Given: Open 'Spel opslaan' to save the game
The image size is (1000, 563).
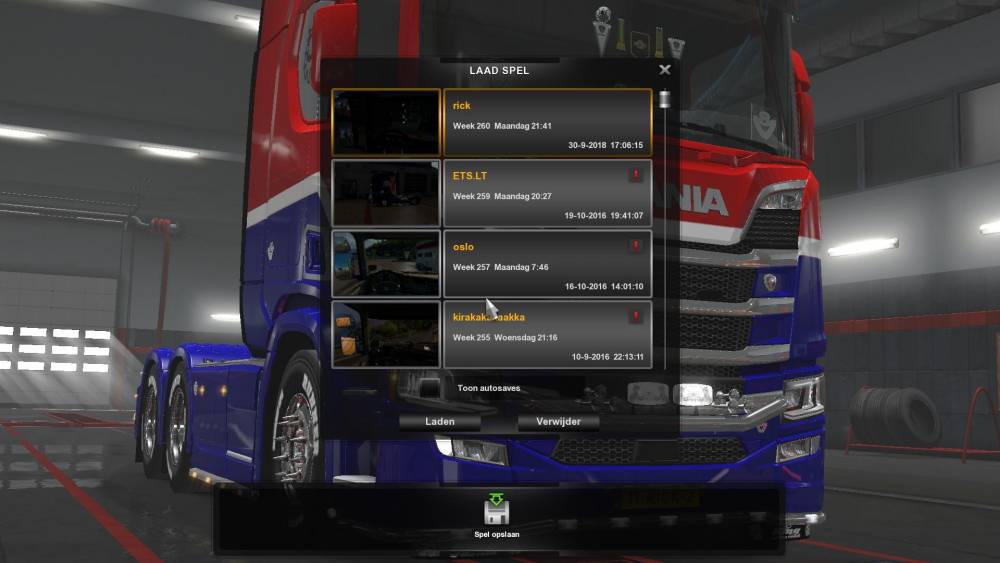Looking at the screenshot, I should 497,515.
